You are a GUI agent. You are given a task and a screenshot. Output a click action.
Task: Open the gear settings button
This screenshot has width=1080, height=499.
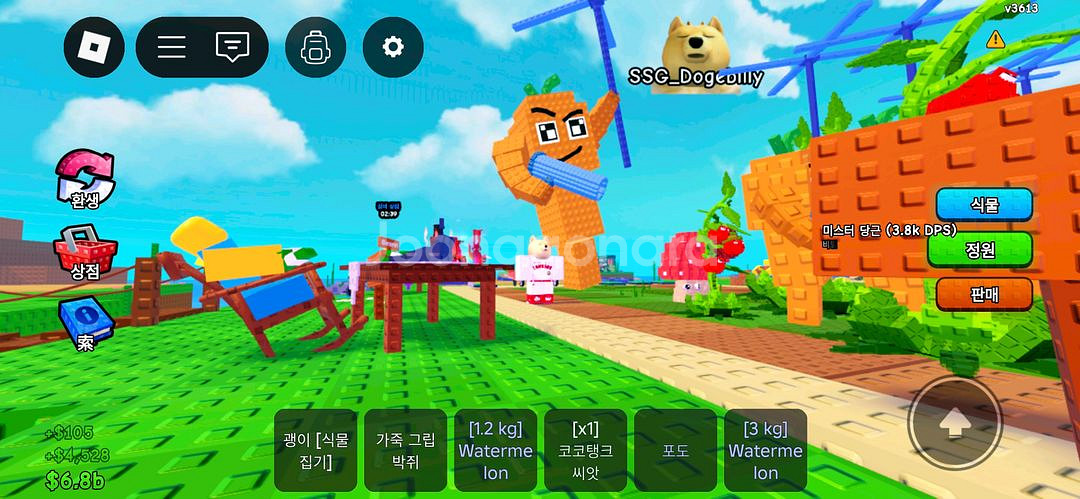click(393, 47)
